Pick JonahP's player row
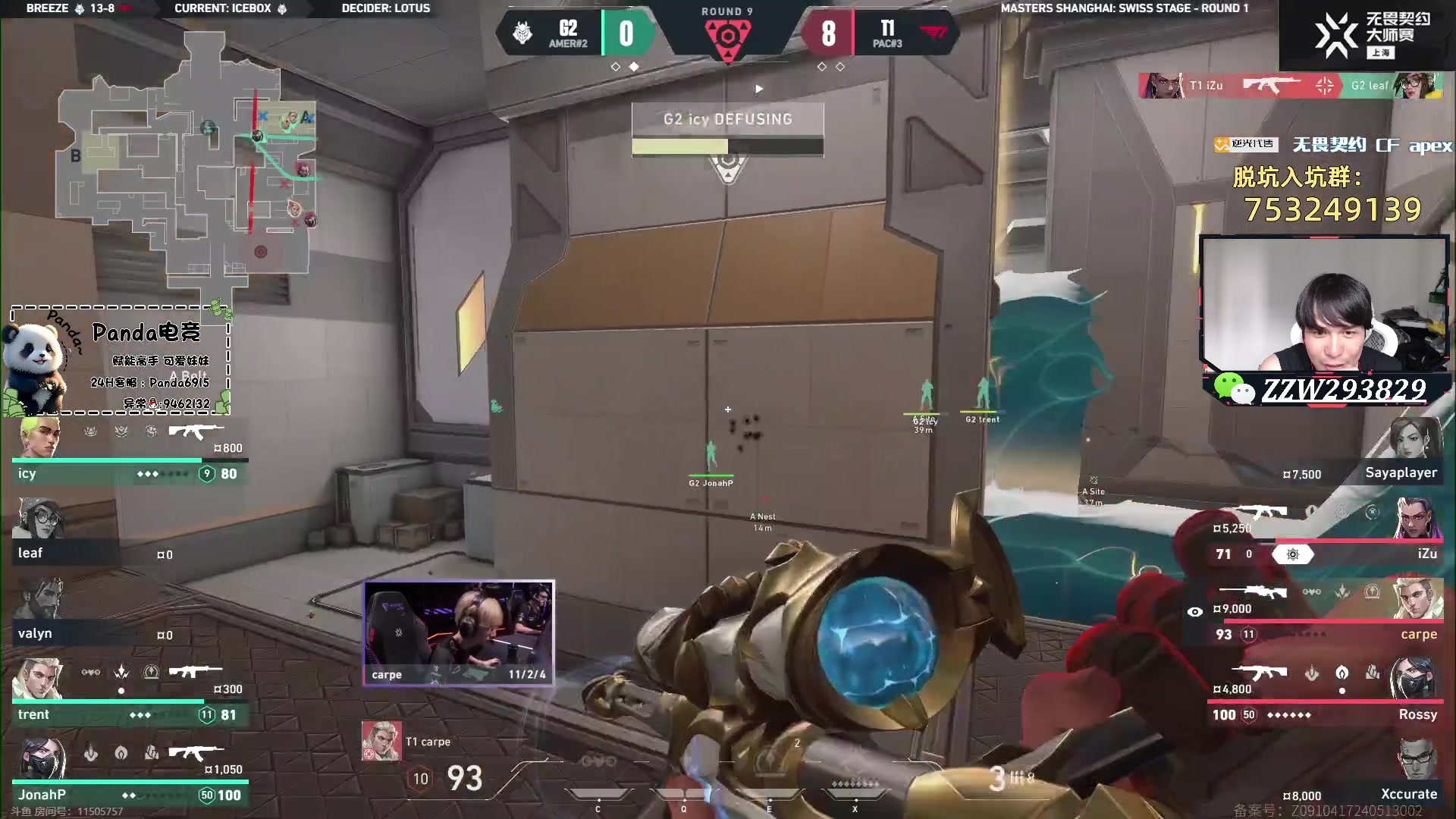1456x819 pixels. [x=129, y=773]
